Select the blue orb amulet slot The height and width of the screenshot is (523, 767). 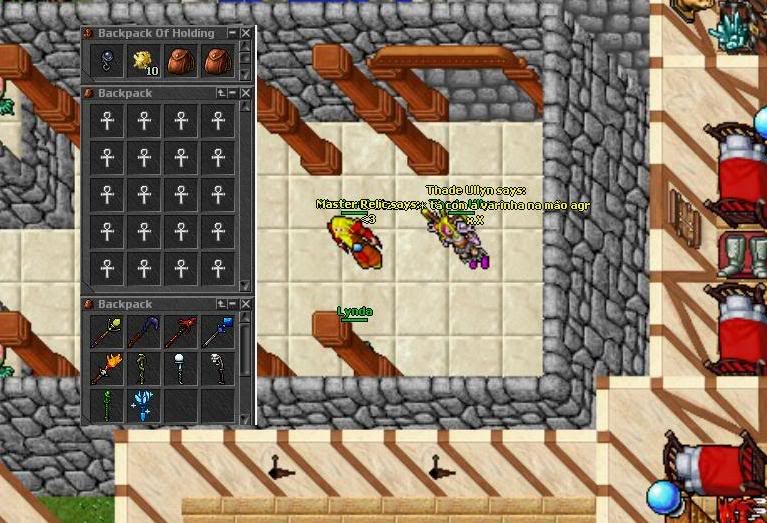coord(107,62)
